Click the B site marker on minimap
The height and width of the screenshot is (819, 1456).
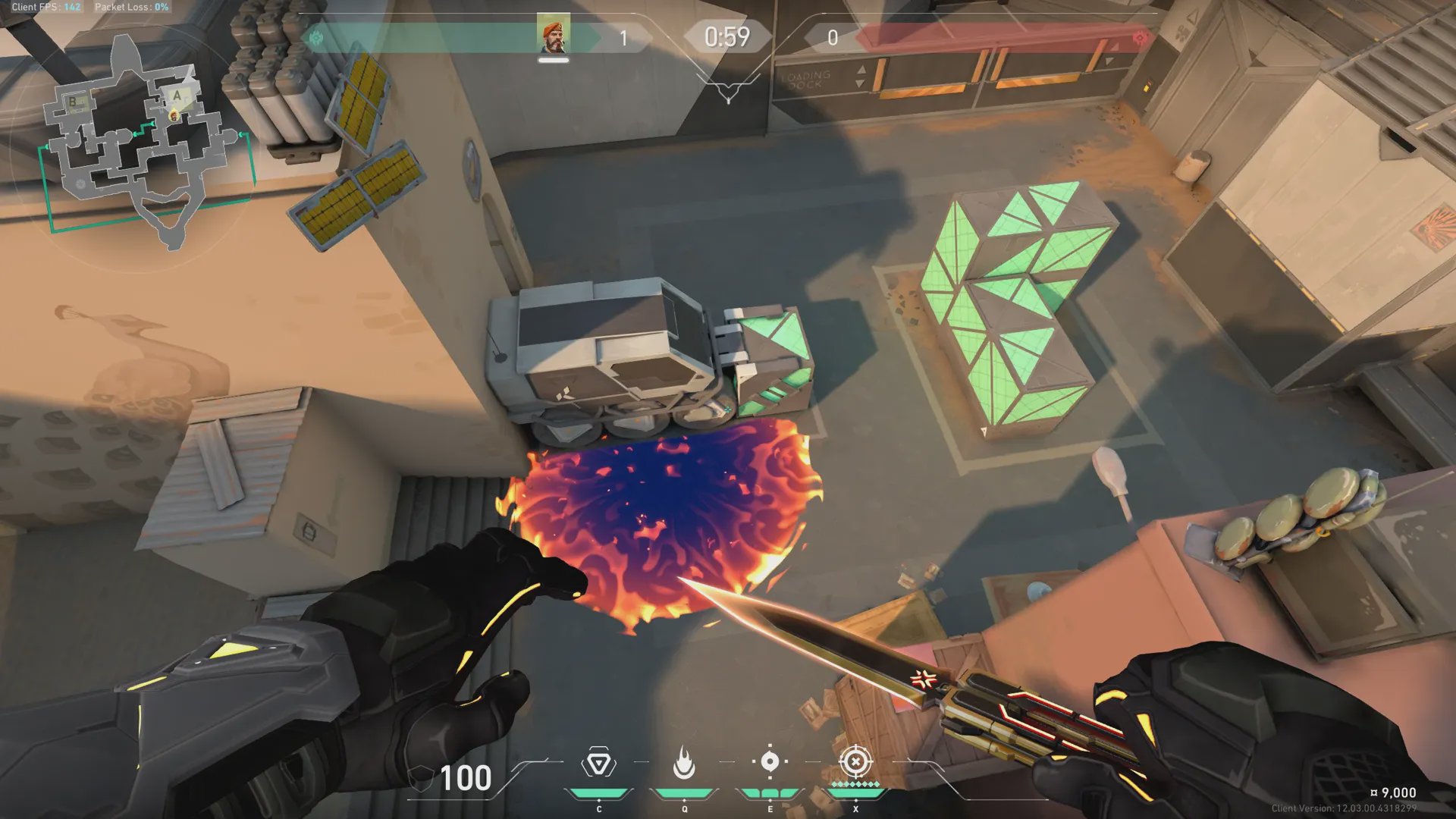coord(74,102)
